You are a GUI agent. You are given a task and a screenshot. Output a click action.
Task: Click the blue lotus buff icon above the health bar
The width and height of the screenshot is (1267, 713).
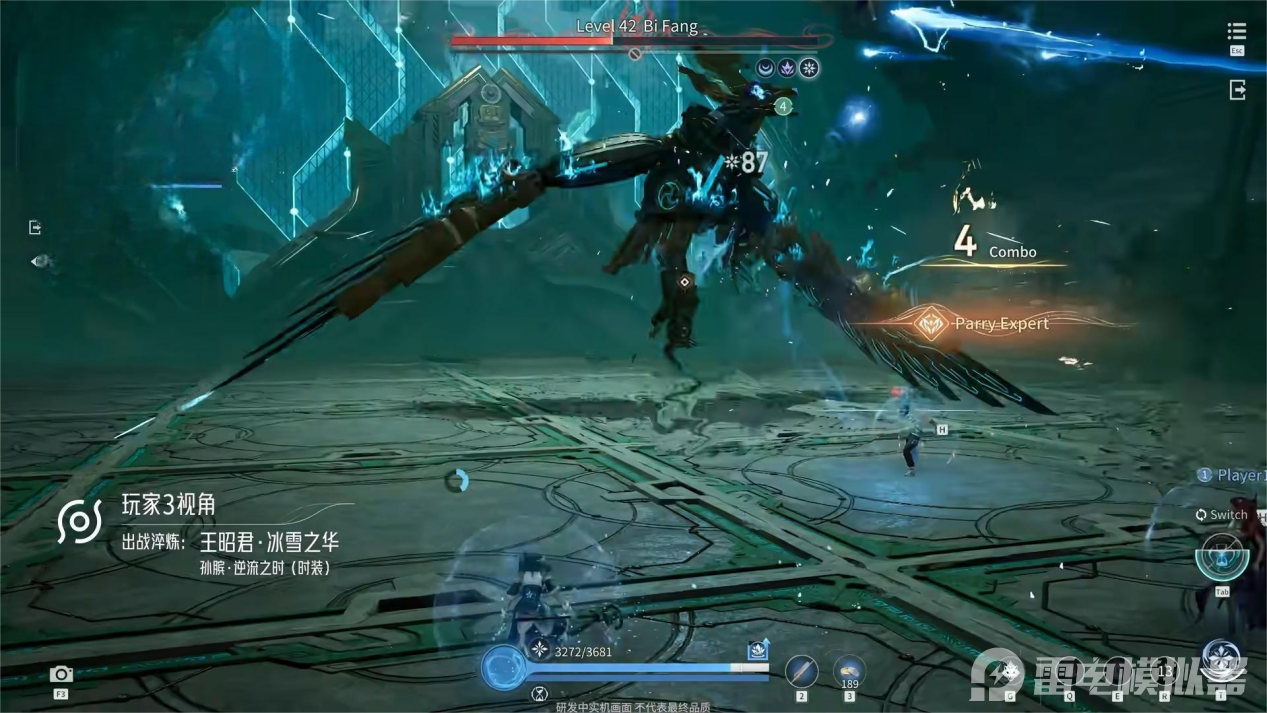[758, 650]
